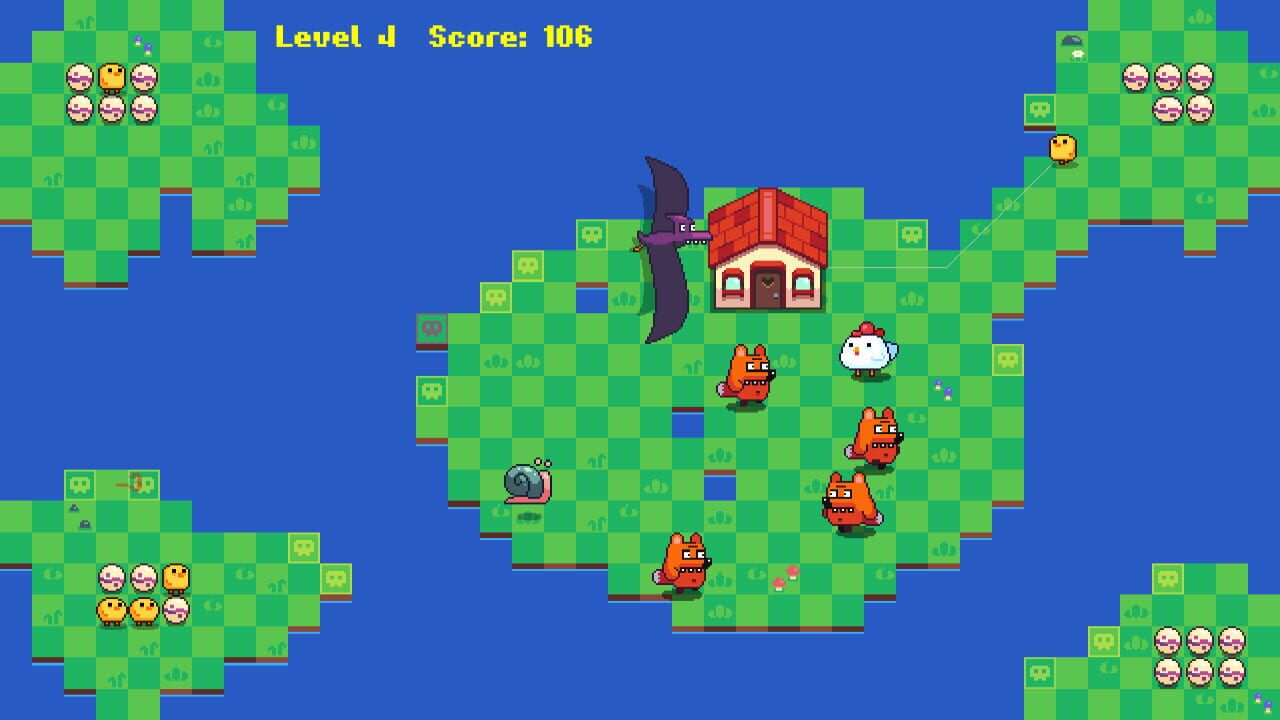Select a striped egg in the top-left cluster
The width and height of the screenshot is (1280, 720).
click(x=80, y=75)
